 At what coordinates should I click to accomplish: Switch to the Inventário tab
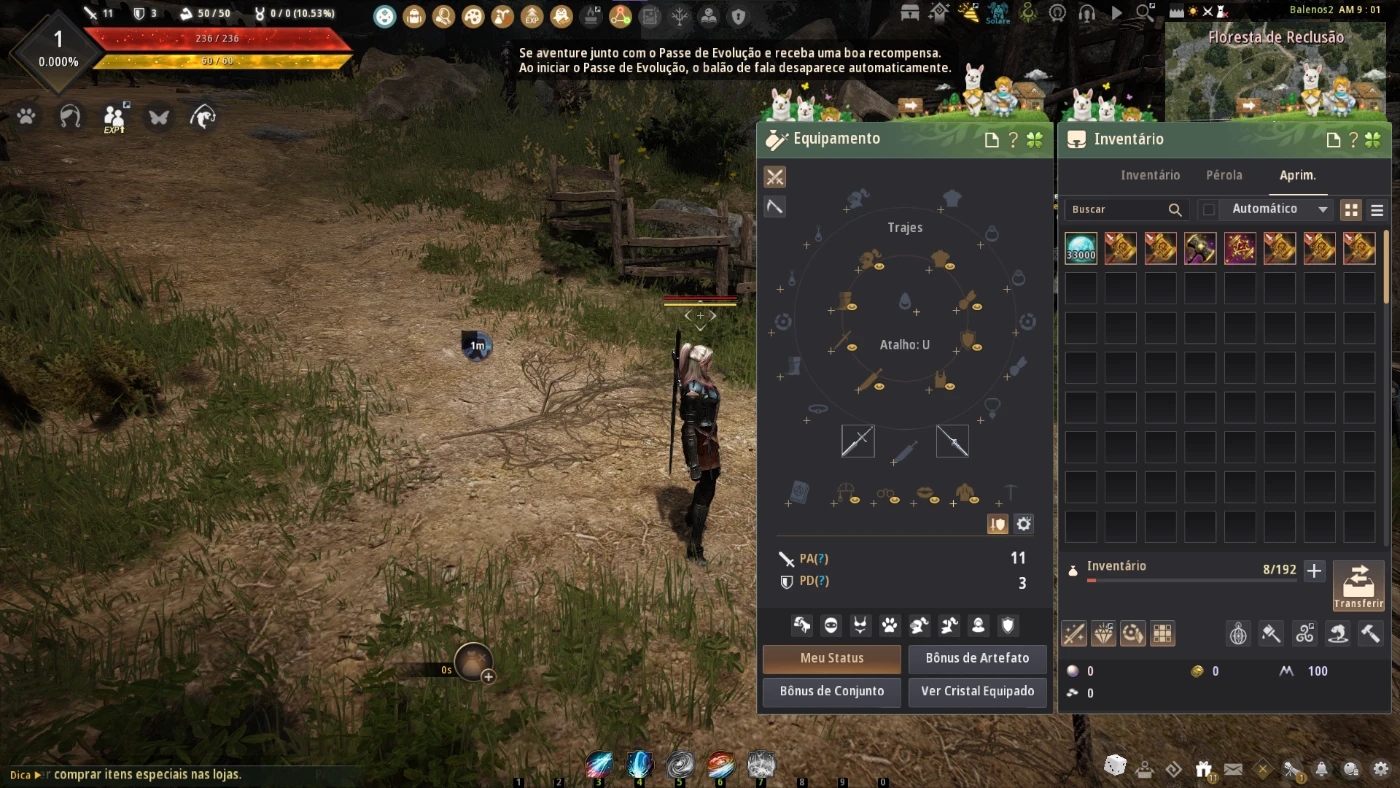click(1150, 175)
